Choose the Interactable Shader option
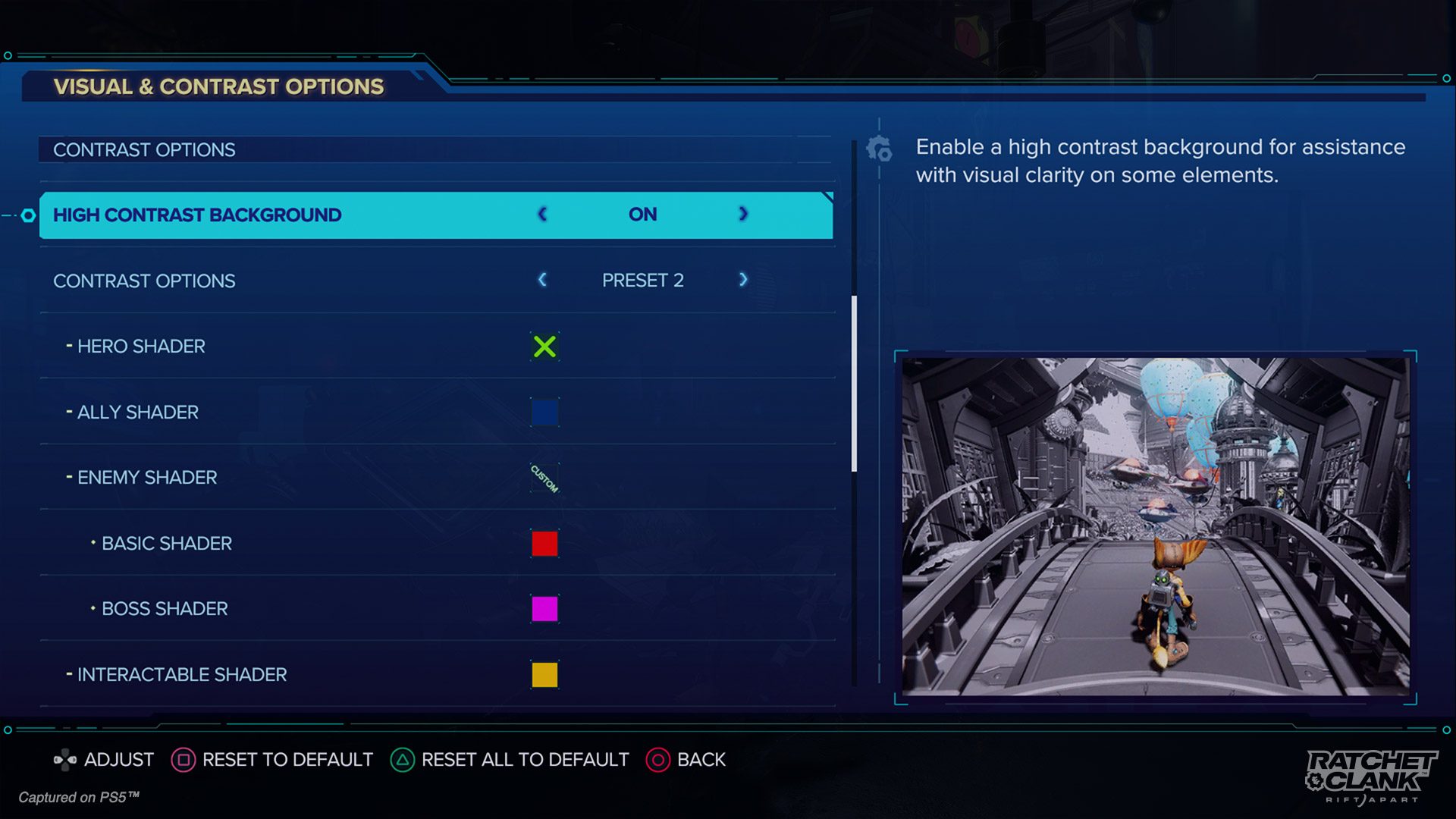 point(180,674)
